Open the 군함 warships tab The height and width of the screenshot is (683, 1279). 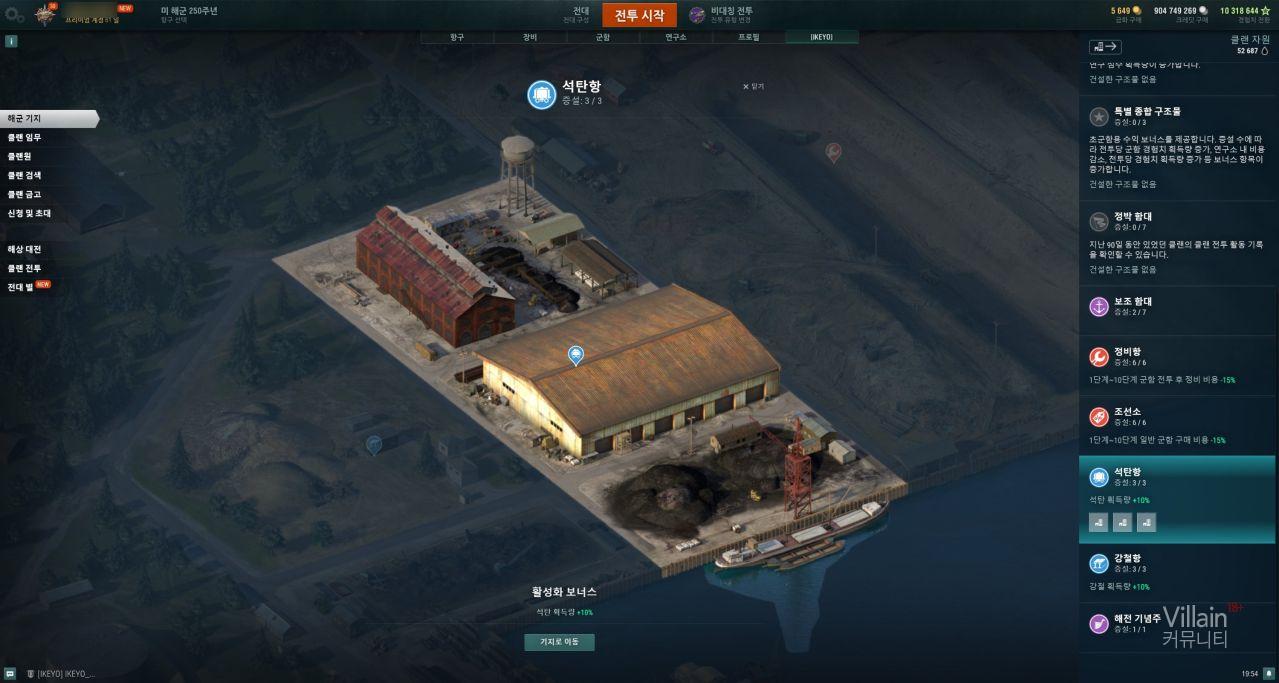pos(602,37)
